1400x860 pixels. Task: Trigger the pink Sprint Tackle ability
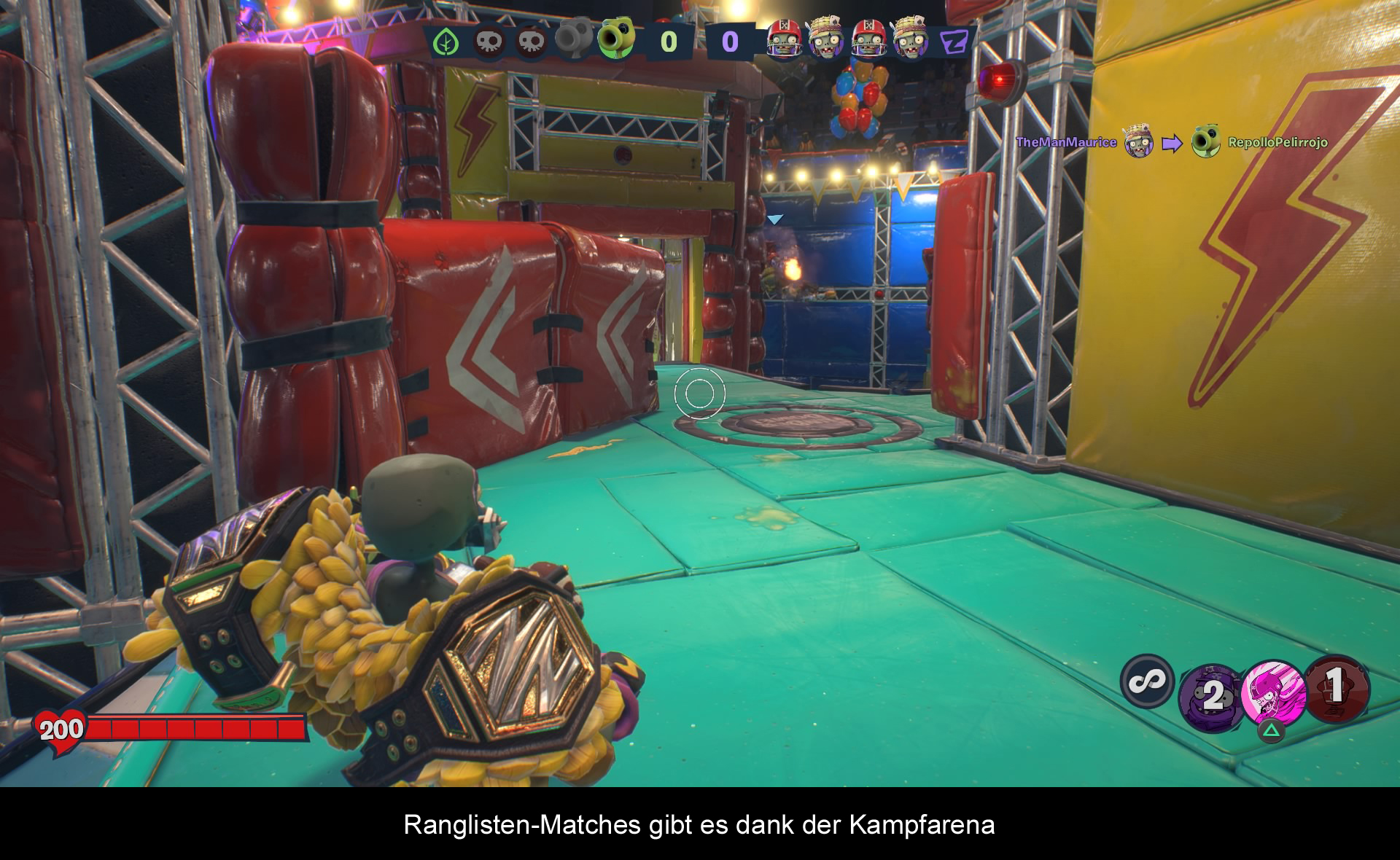tap(1272, 692)
